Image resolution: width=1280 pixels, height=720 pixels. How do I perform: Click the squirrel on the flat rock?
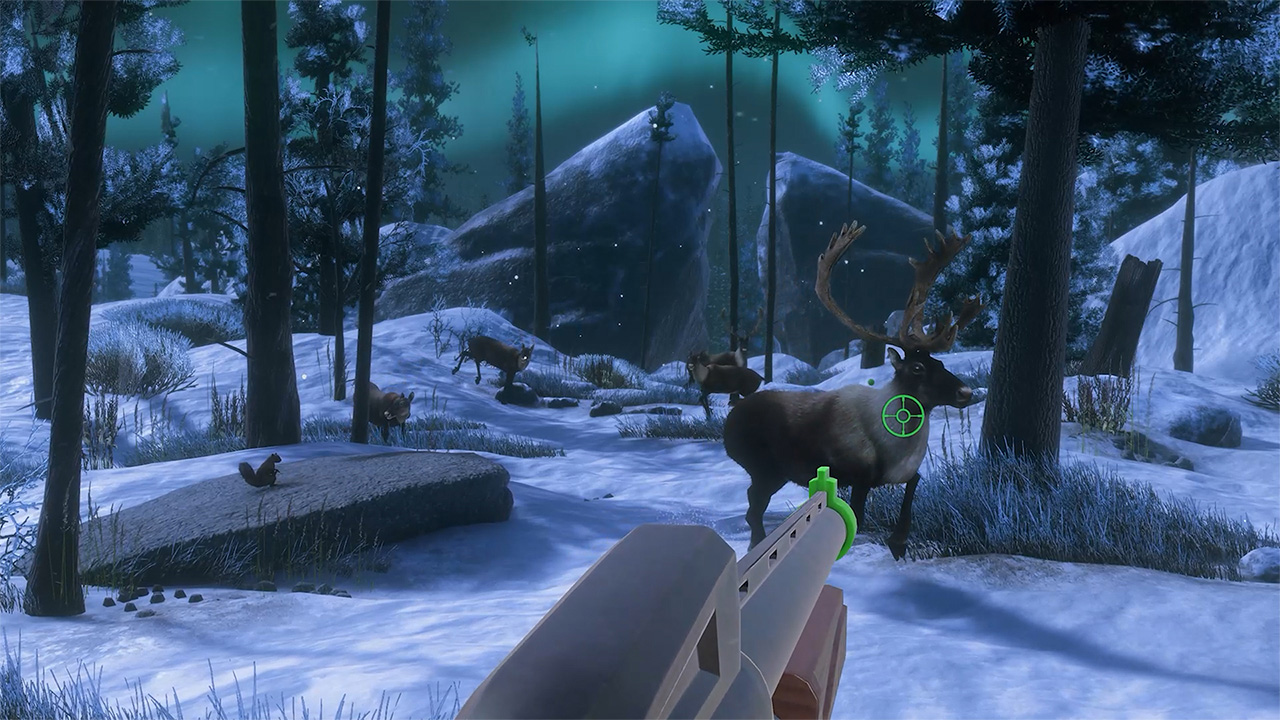point(262,470)
